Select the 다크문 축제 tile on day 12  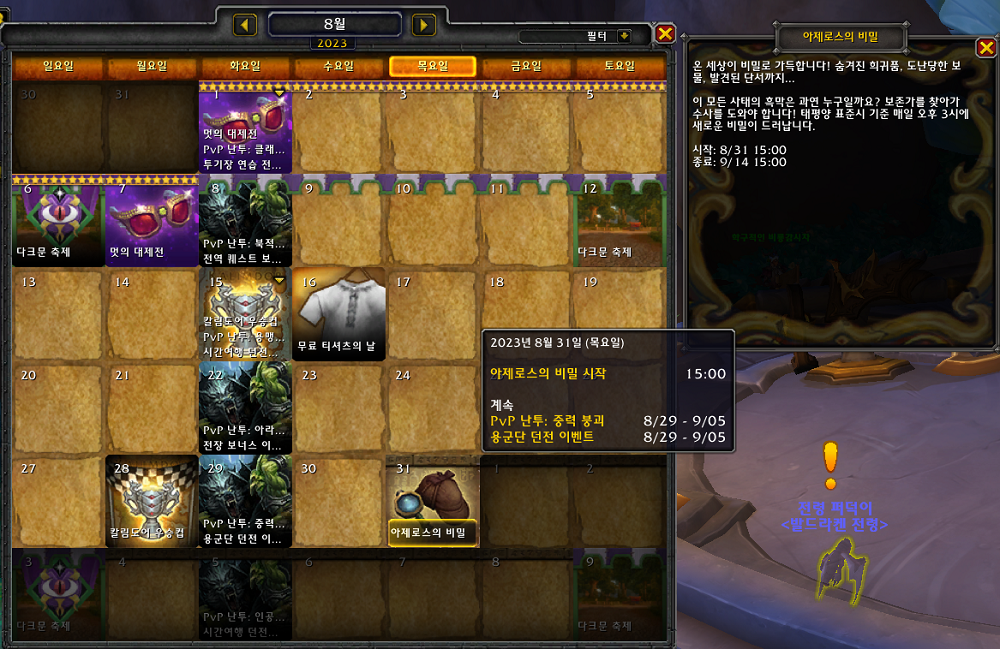tap(620, 222)
